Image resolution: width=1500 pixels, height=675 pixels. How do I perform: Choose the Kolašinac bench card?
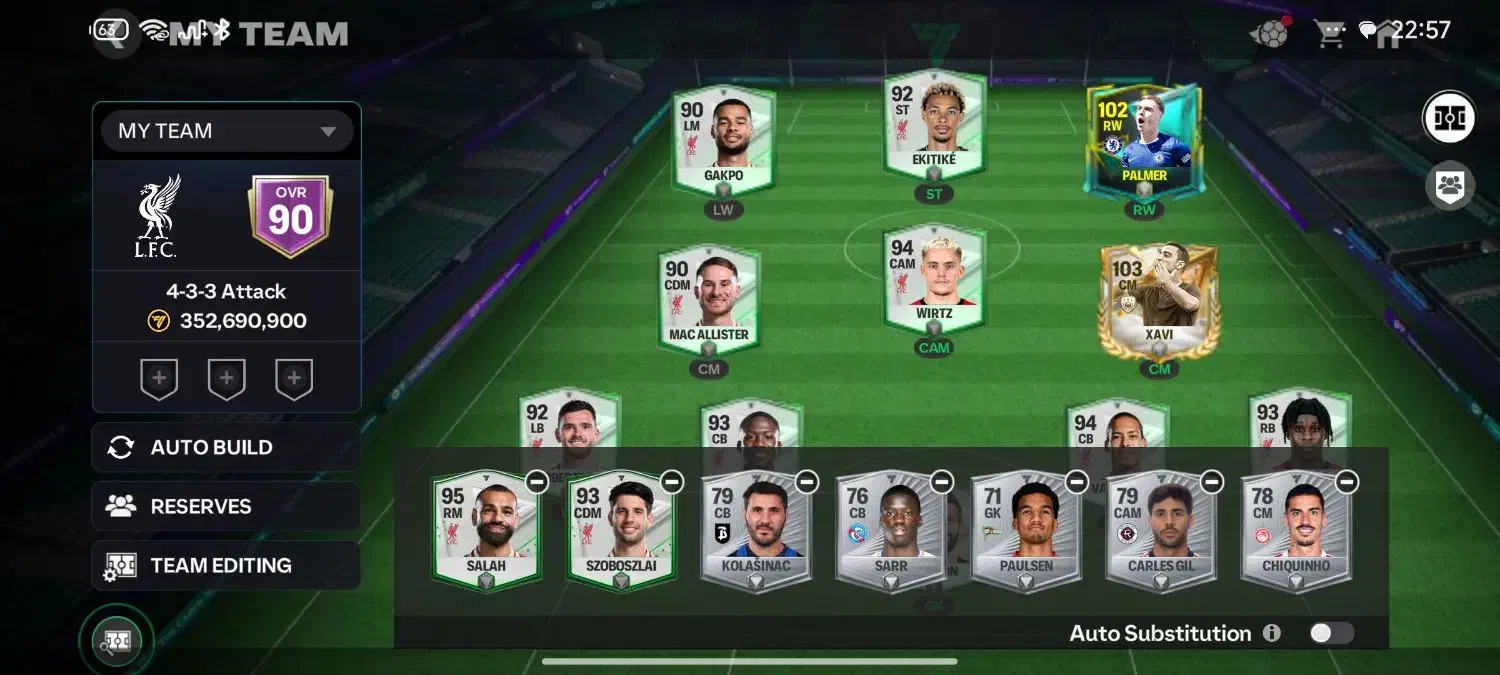[755, 532]
